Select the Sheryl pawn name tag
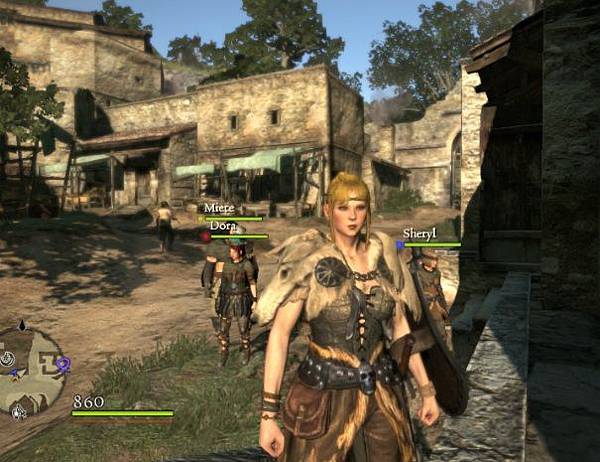This screenshot has width=600, height=462. pos(421,233)
